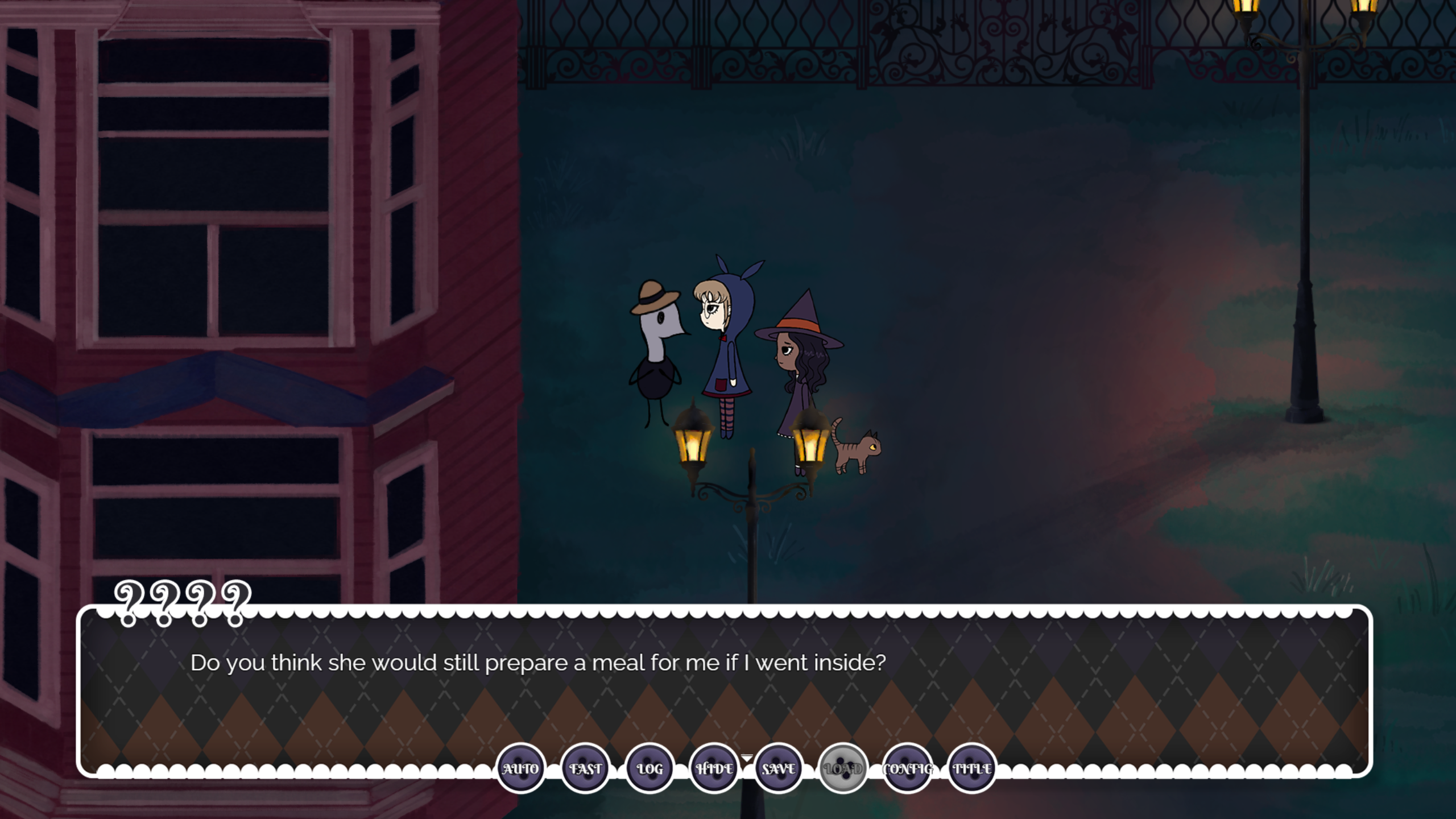Activate FAST text skipping
The image size is (1456, 819).
point(585,768)
